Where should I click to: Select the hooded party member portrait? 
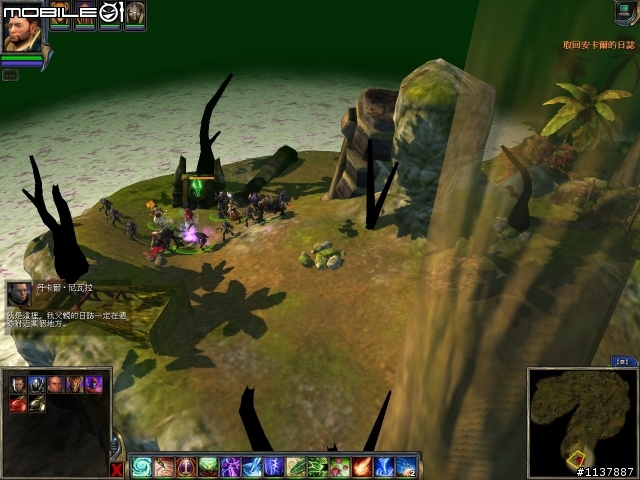pos(134,14)
